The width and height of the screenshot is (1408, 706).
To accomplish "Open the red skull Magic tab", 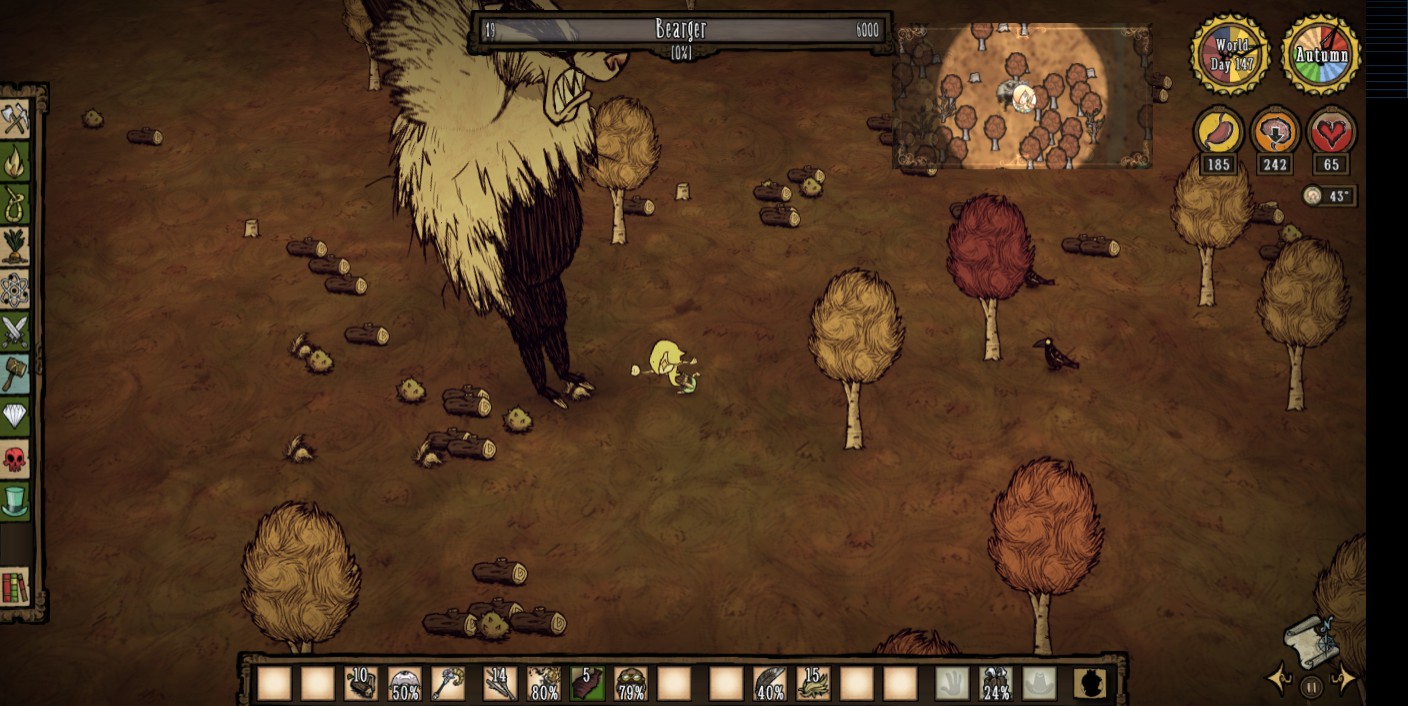I will click(15, 459).
